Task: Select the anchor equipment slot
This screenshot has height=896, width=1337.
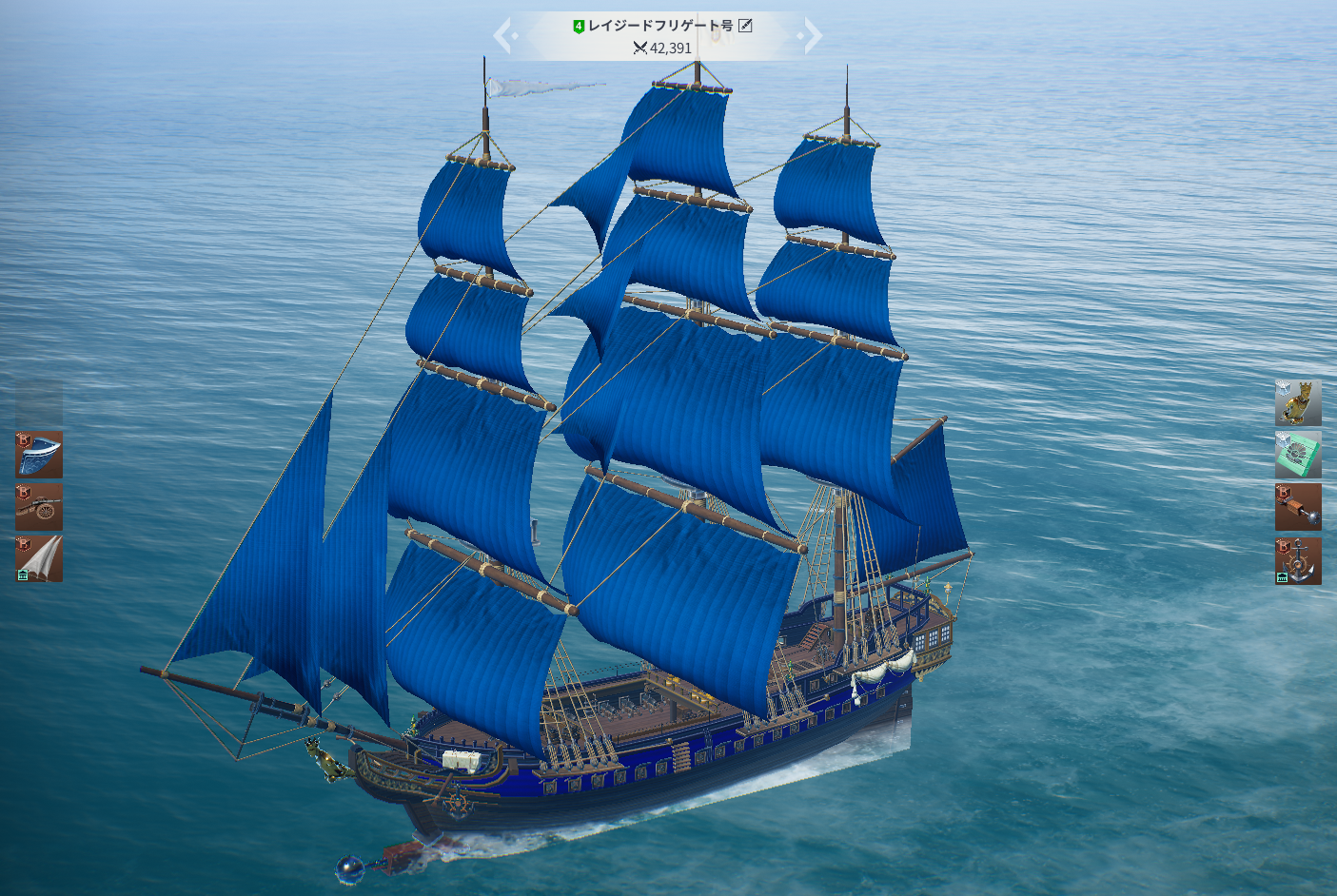Action: point(1298,561)
